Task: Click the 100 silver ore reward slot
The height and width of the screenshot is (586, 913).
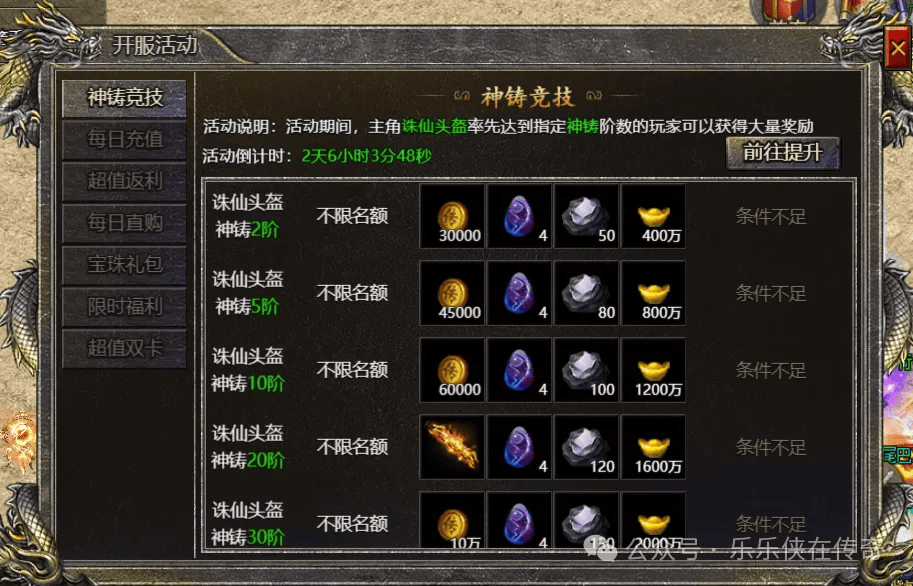Action: (587, 371)
